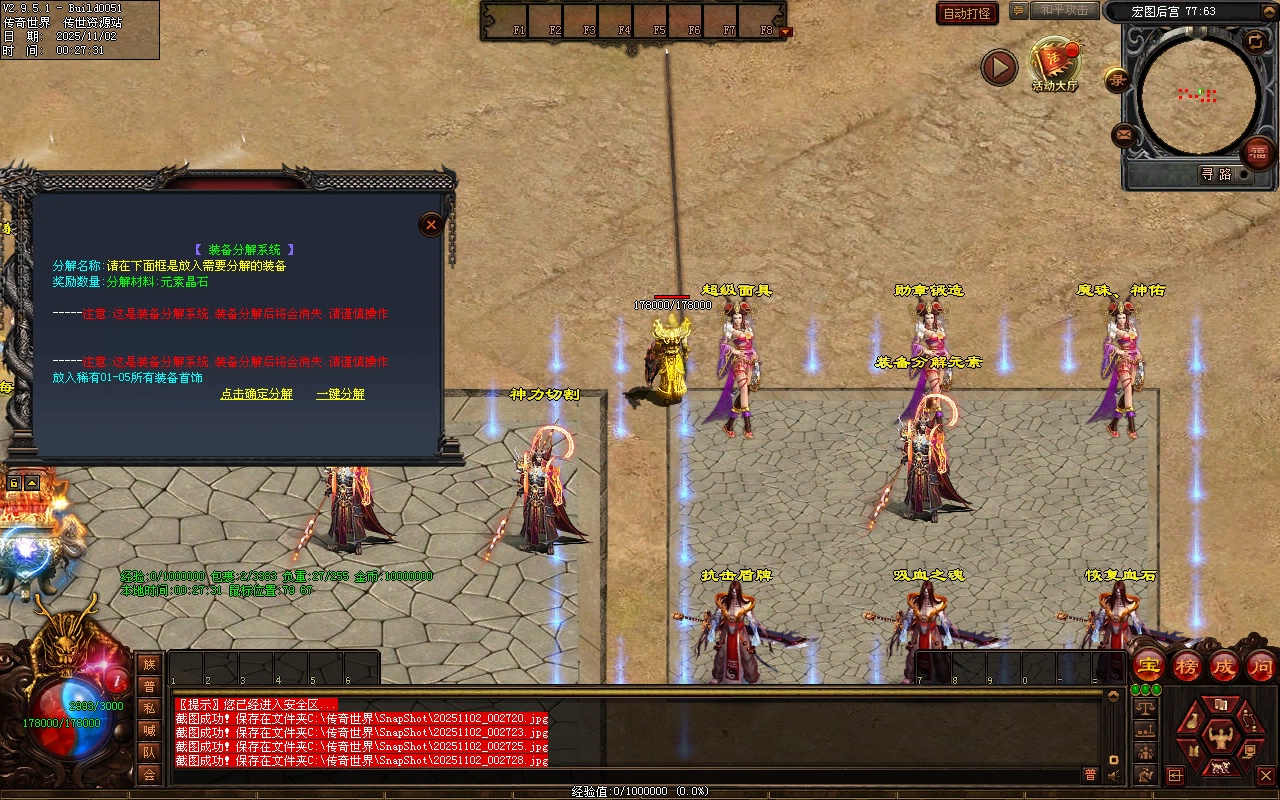Open the scales trade icon
Image resolution: width=1280 pixels, height=800 pixels.
tap(1145, 706)
